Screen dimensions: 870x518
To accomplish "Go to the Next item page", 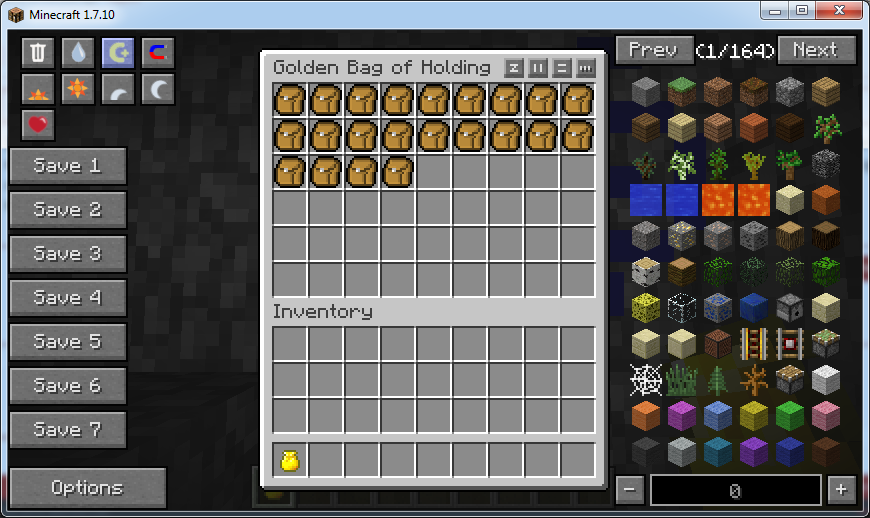I will 816,50.
